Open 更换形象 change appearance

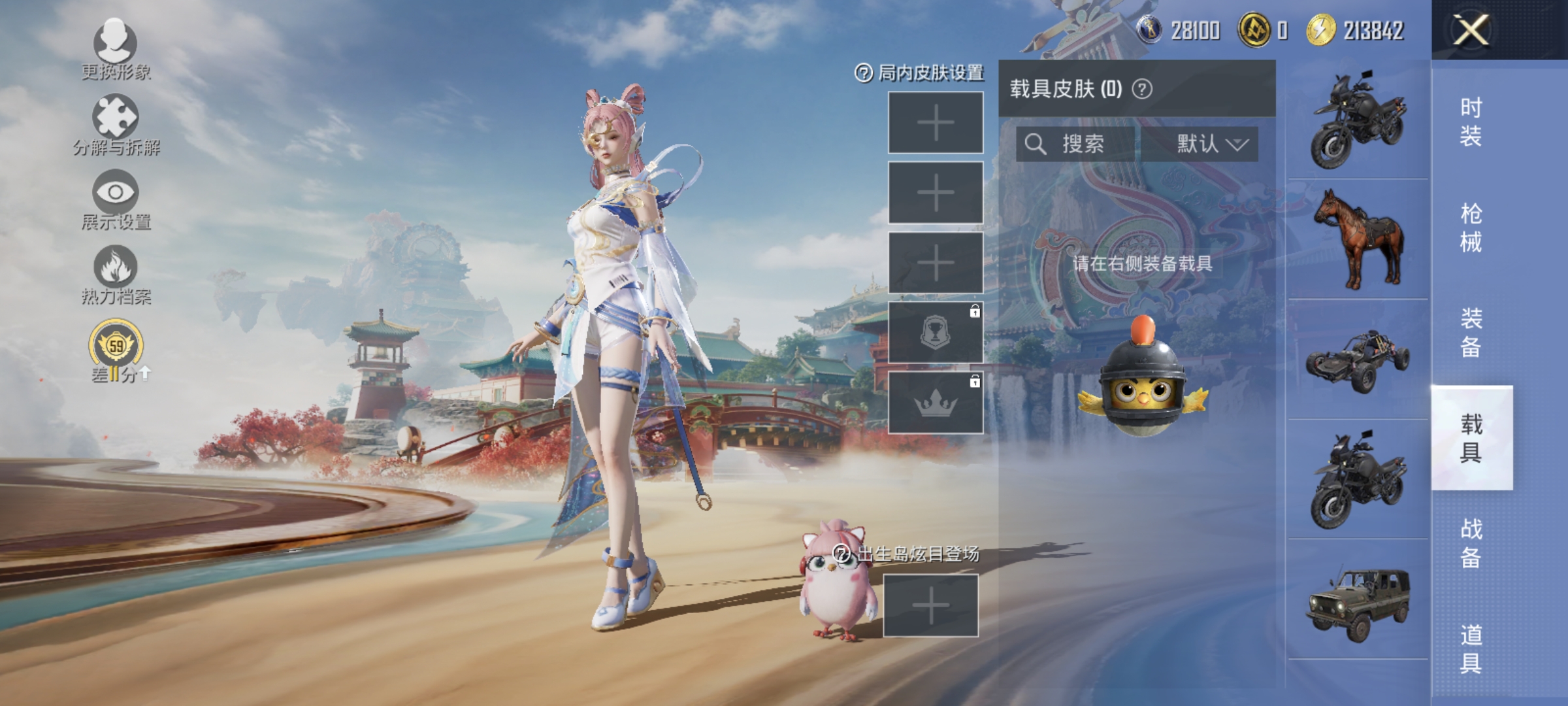(x=116, y=50)
